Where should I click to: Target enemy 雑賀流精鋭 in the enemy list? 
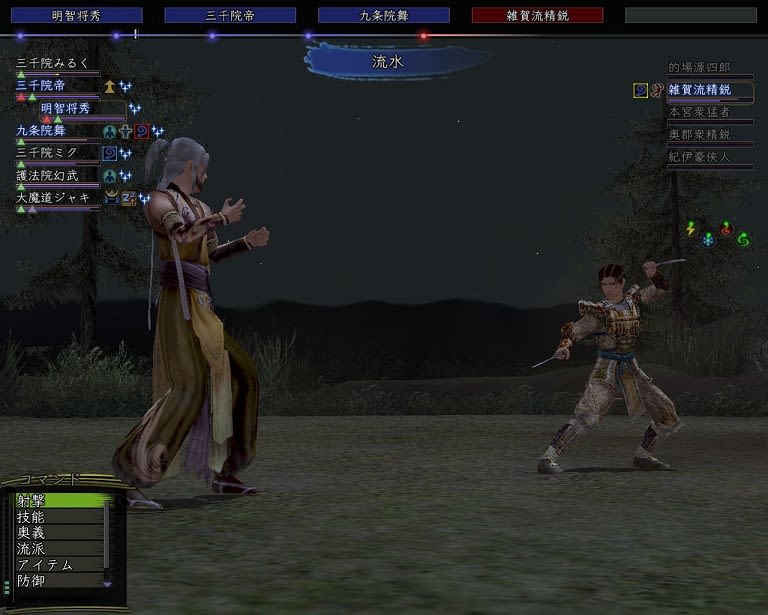(700, 90)
